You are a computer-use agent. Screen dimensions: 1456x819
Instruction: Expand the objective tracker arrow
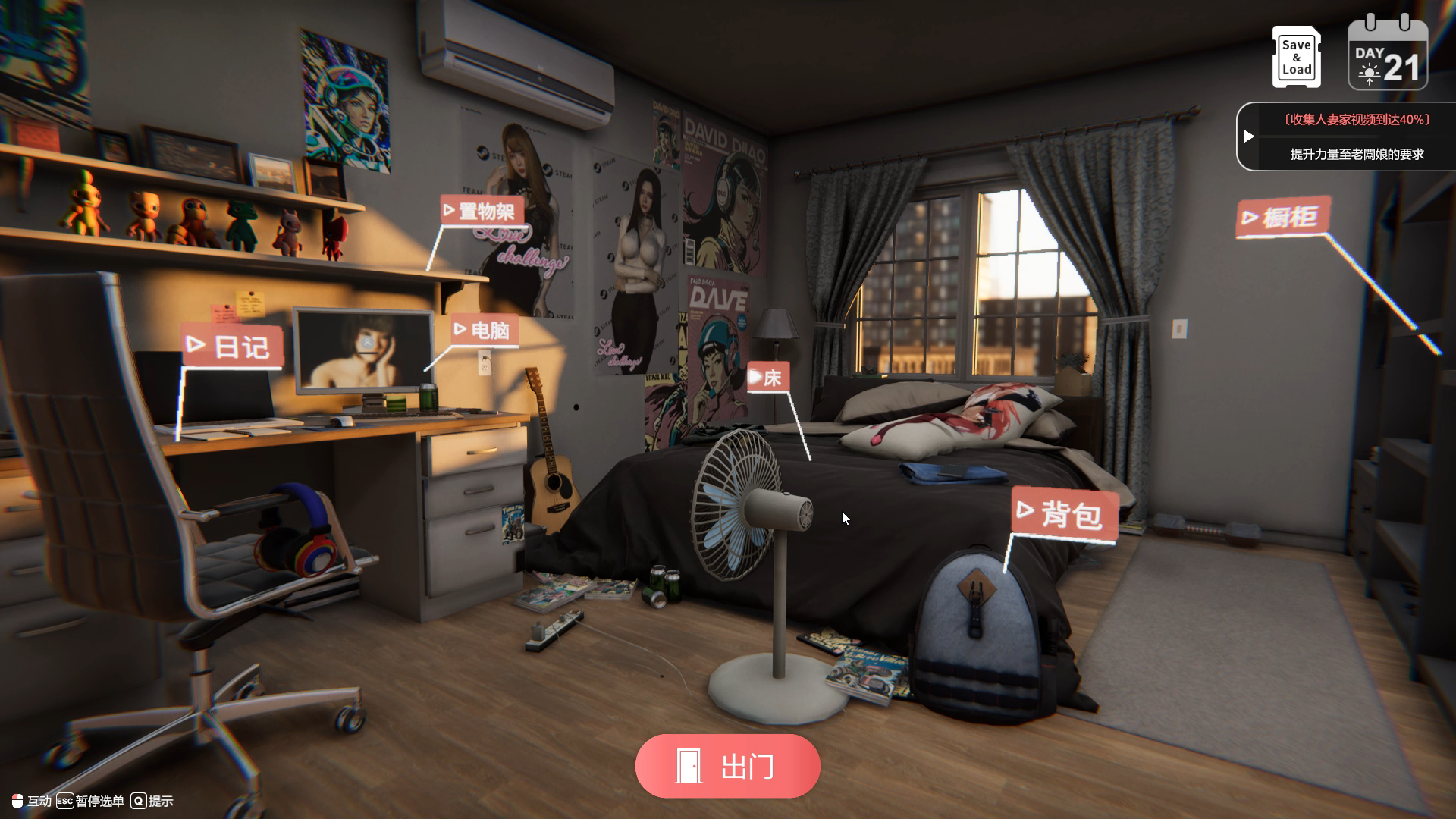pyautogui.click(x=1248, y=136)
